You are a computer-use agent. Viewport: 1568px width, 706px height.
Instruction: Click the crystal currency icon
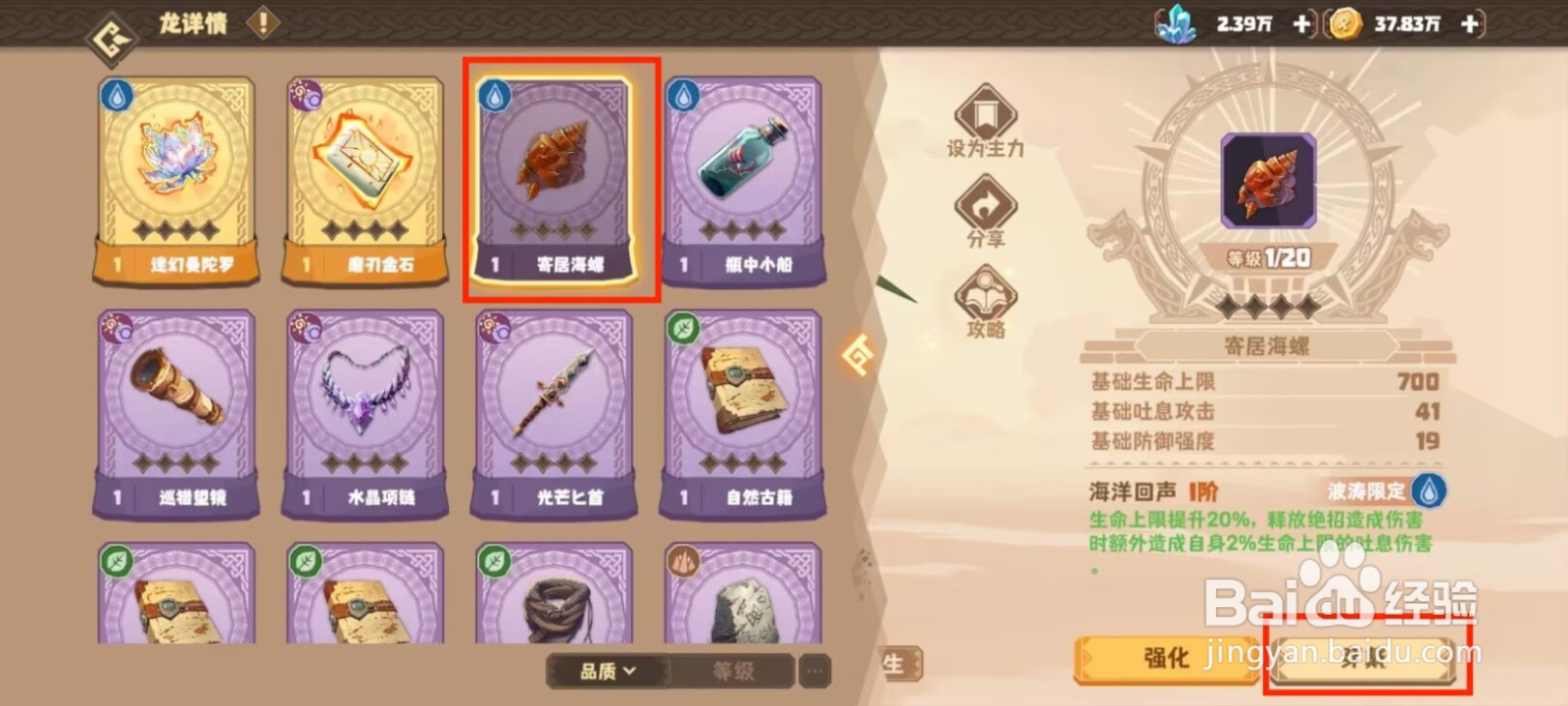(1174, 25)
